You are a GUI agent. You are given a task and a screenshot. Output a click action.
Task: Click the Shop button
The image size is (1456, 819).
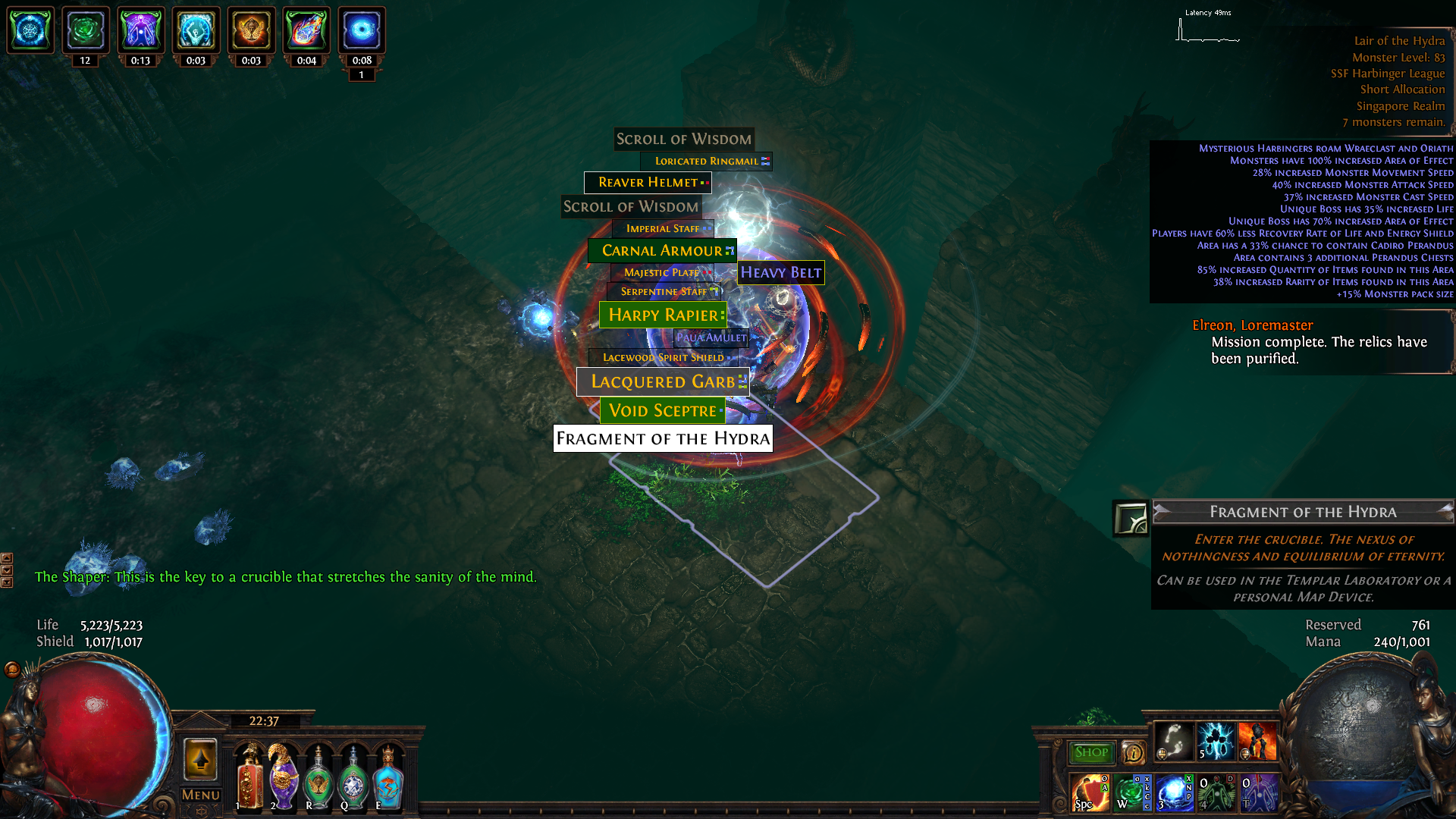coord(1090,752)
